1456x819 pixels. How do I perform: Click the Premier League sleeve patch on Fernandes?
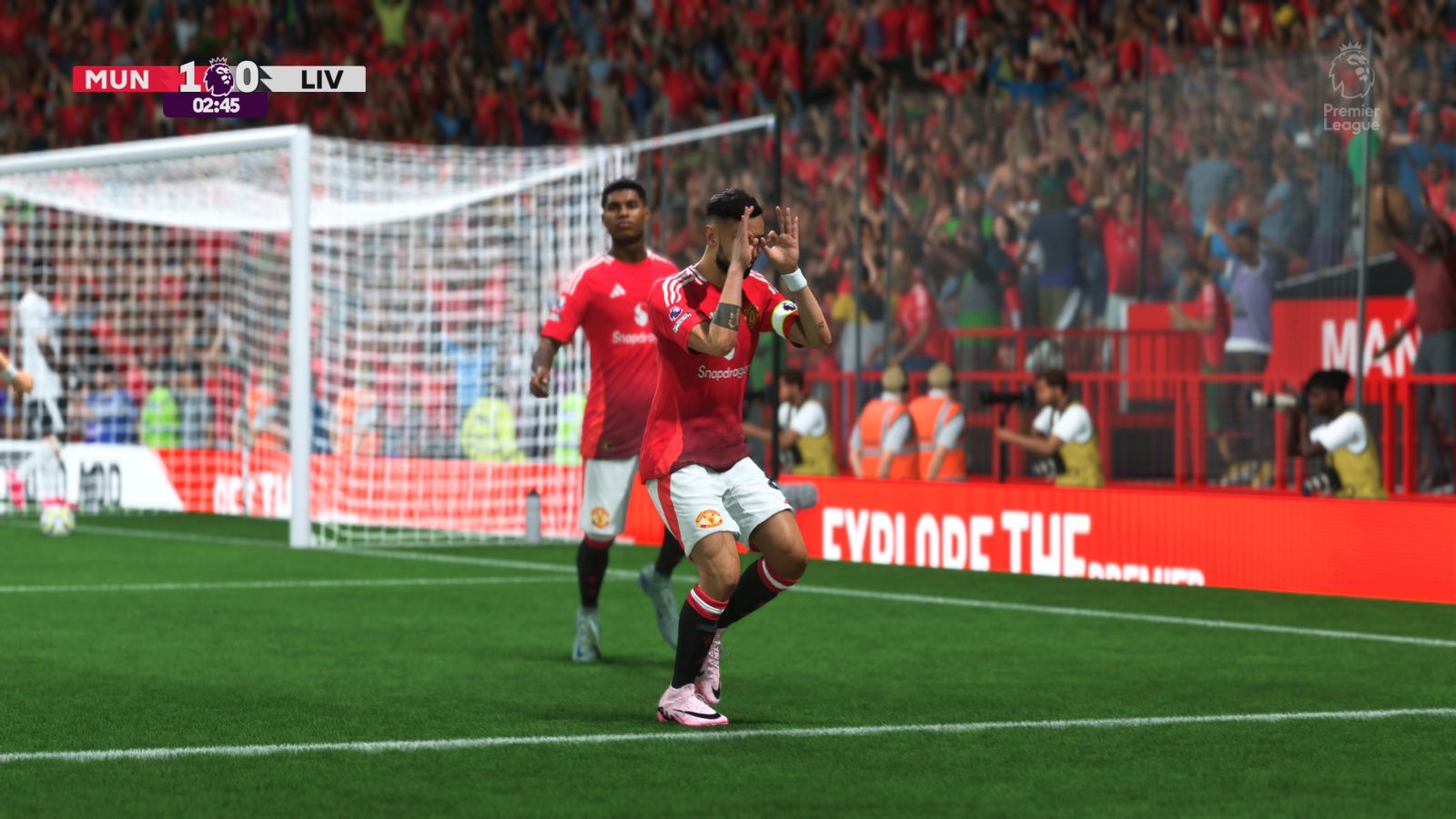pyautogui.click(x=676, y=313)
